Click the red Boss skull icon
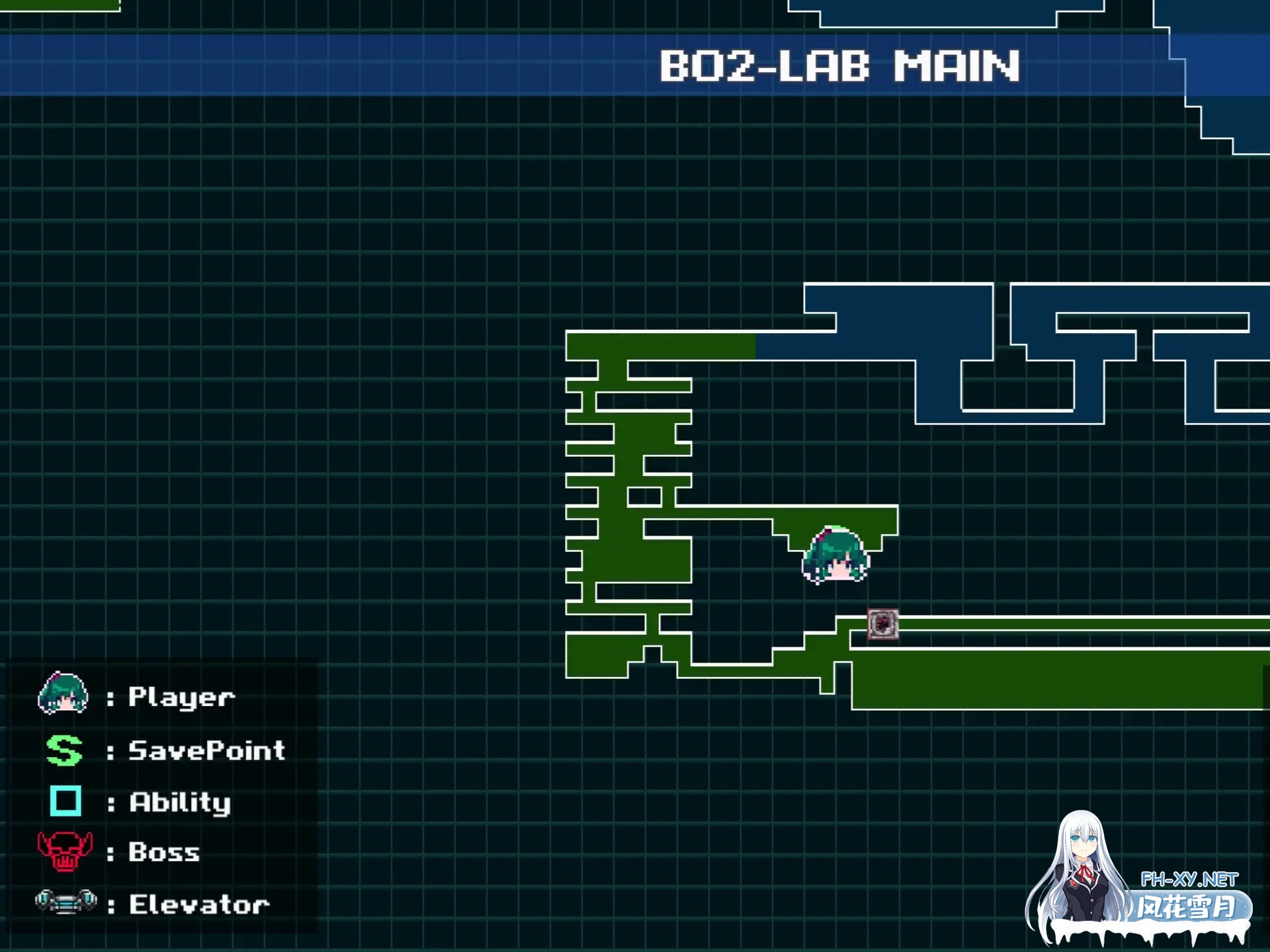This screenshot has width=1270, height=952. [63, 853]
